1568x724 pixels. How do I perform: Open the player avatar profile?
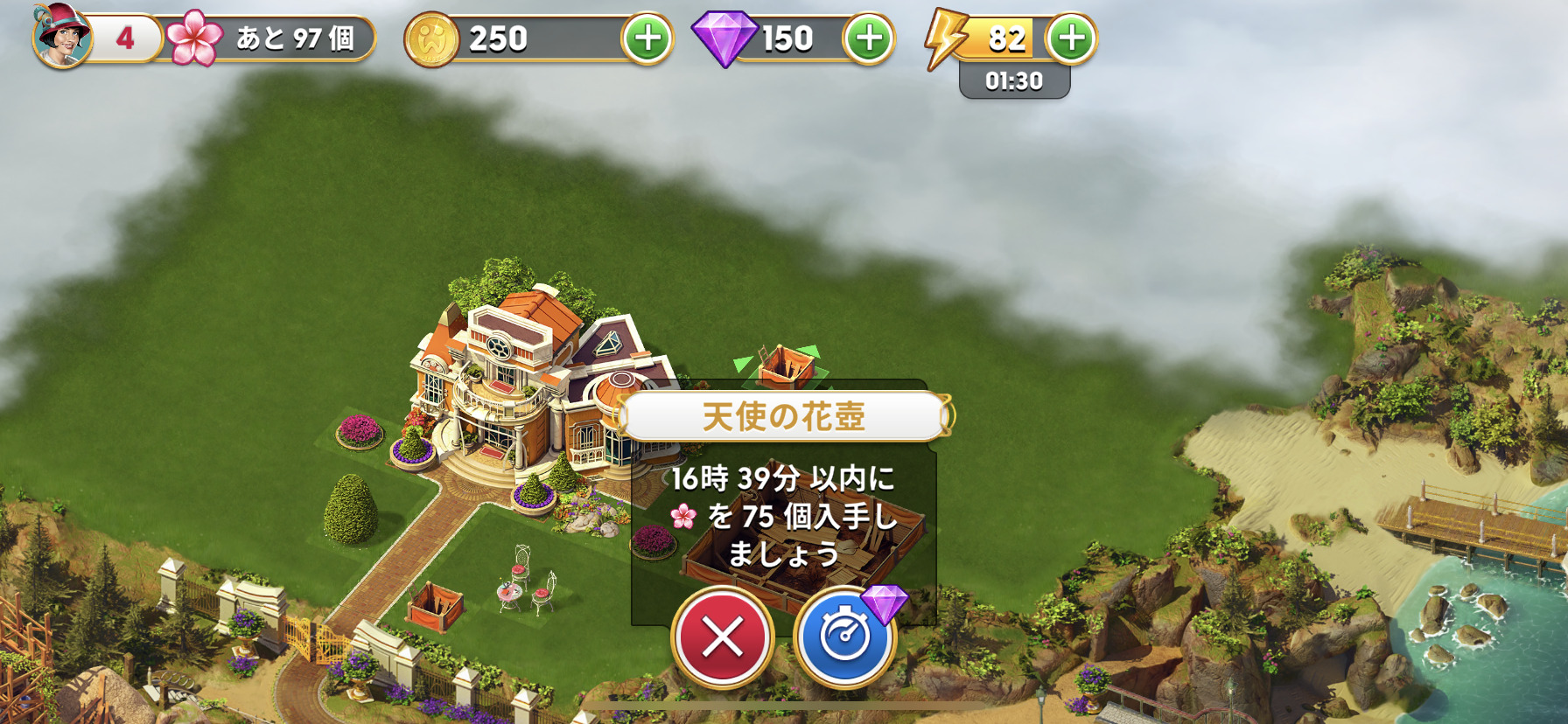pyautogui.click(x=62, y=36)
